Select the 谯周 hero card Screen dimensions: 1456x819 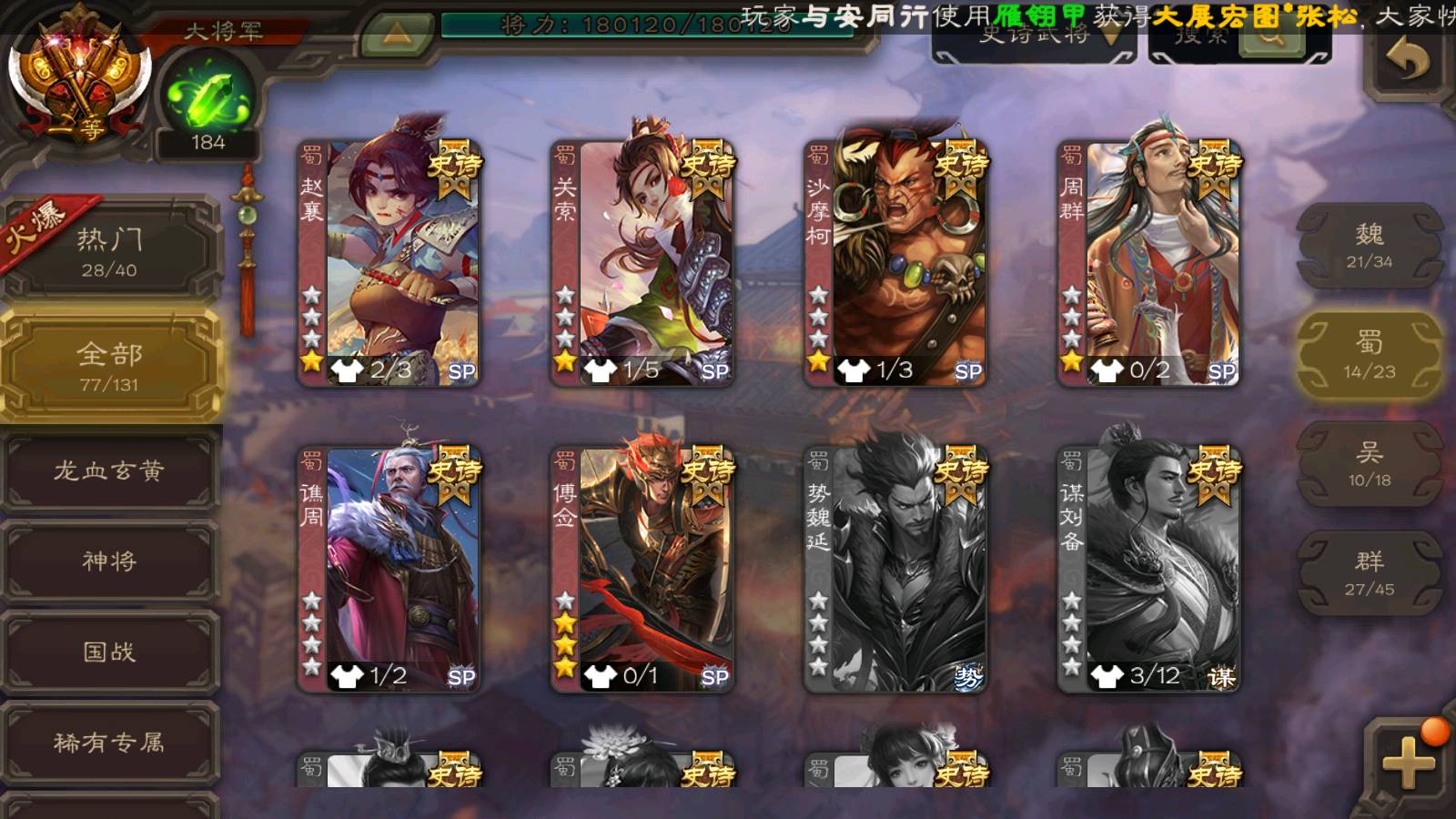391,568
